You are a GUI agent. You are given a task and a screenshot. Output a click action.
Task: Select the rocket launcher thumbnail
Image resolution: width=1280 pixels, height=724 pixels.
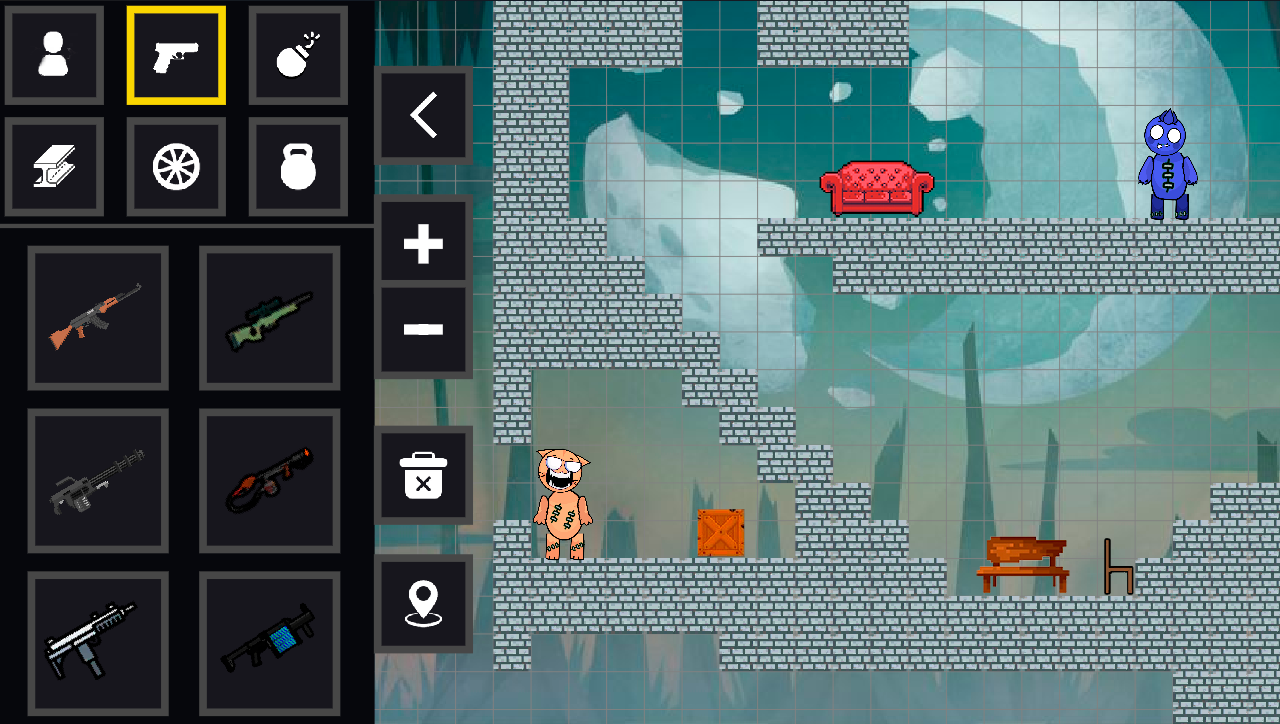pos(268,644)
